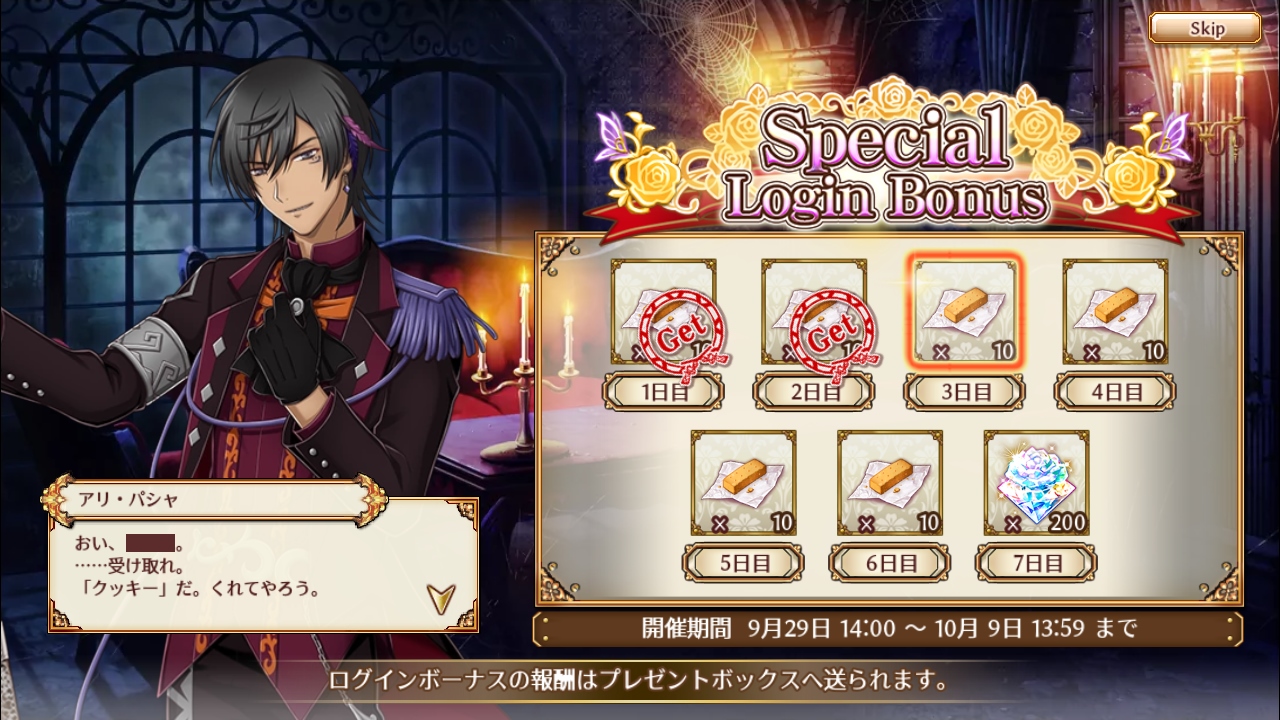
Task: Choose the day 5 cookie reward
Action: [743, 483]
